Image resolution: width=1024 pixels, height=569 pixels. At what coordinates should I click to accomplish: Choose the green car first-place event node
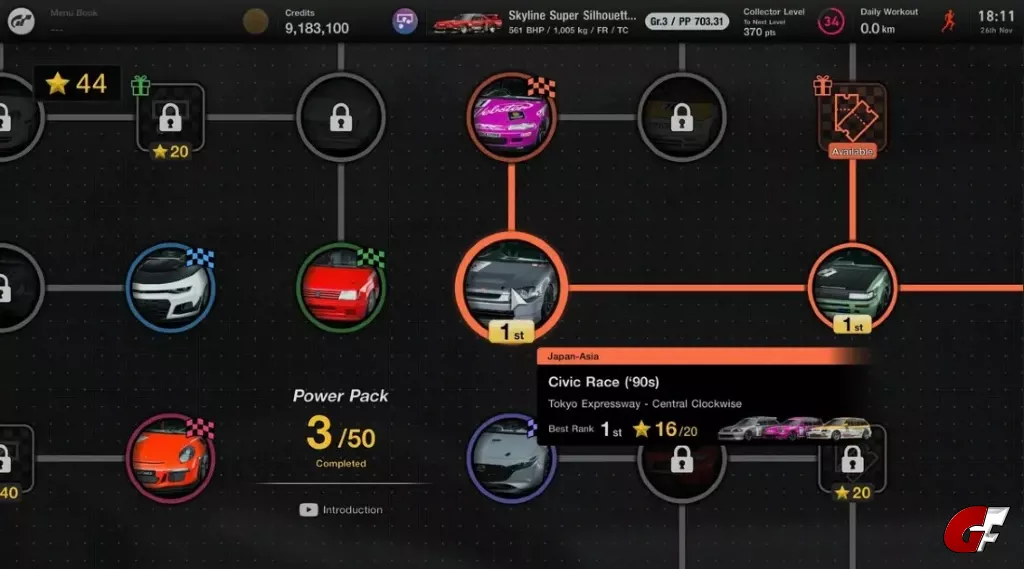tap(852, 287)
